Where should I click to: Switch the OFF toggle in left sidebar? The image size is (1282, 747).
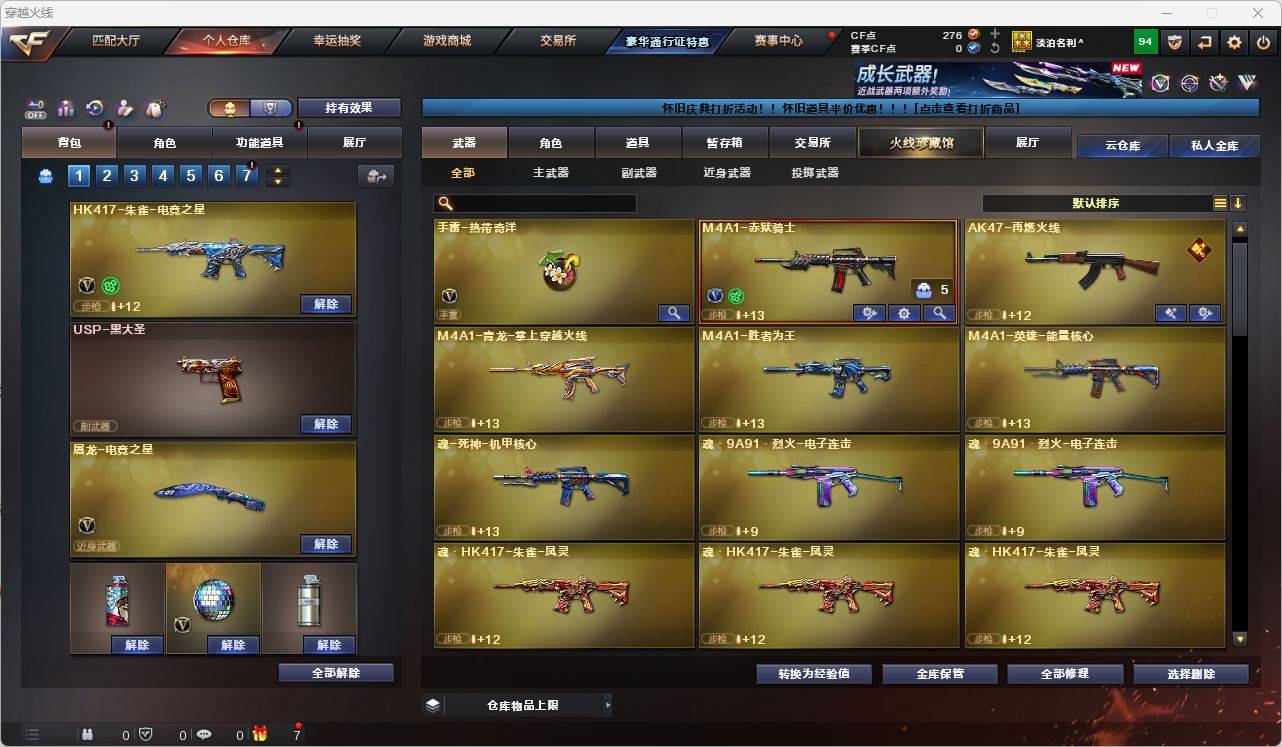[x=36, y=108]
